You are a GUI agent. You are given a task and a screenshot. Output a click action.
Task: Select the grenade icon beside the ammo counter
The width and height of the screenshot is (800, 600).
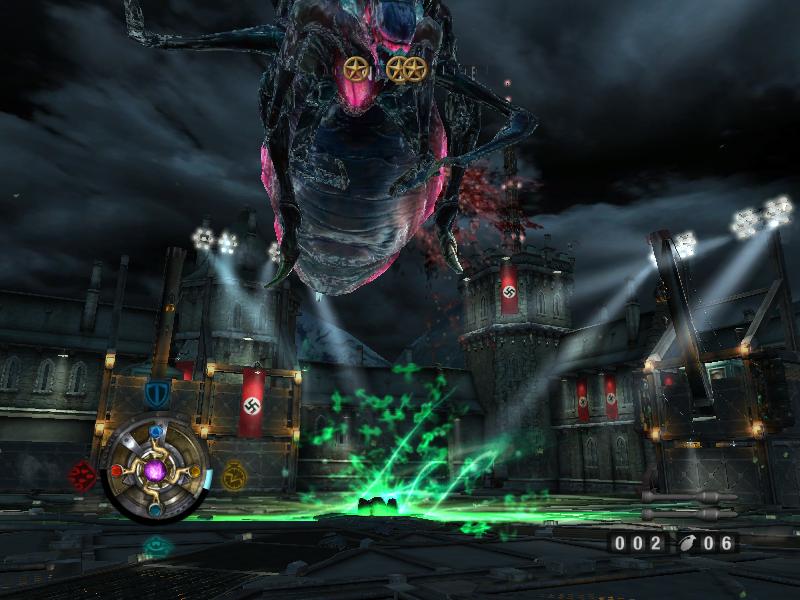click(688, 543)
